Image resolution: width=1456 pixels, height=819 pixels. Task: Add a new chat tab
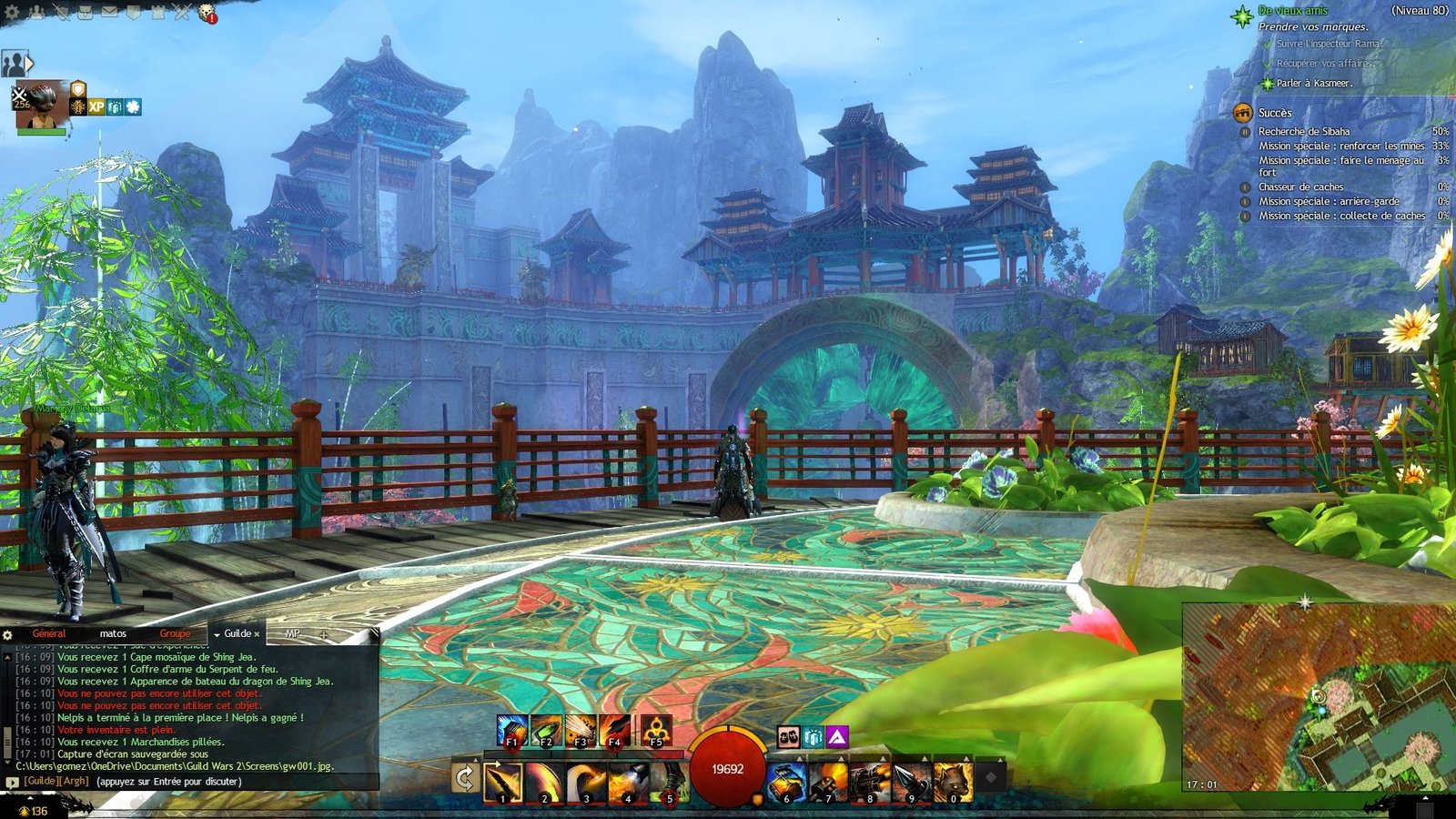[323, 634]
